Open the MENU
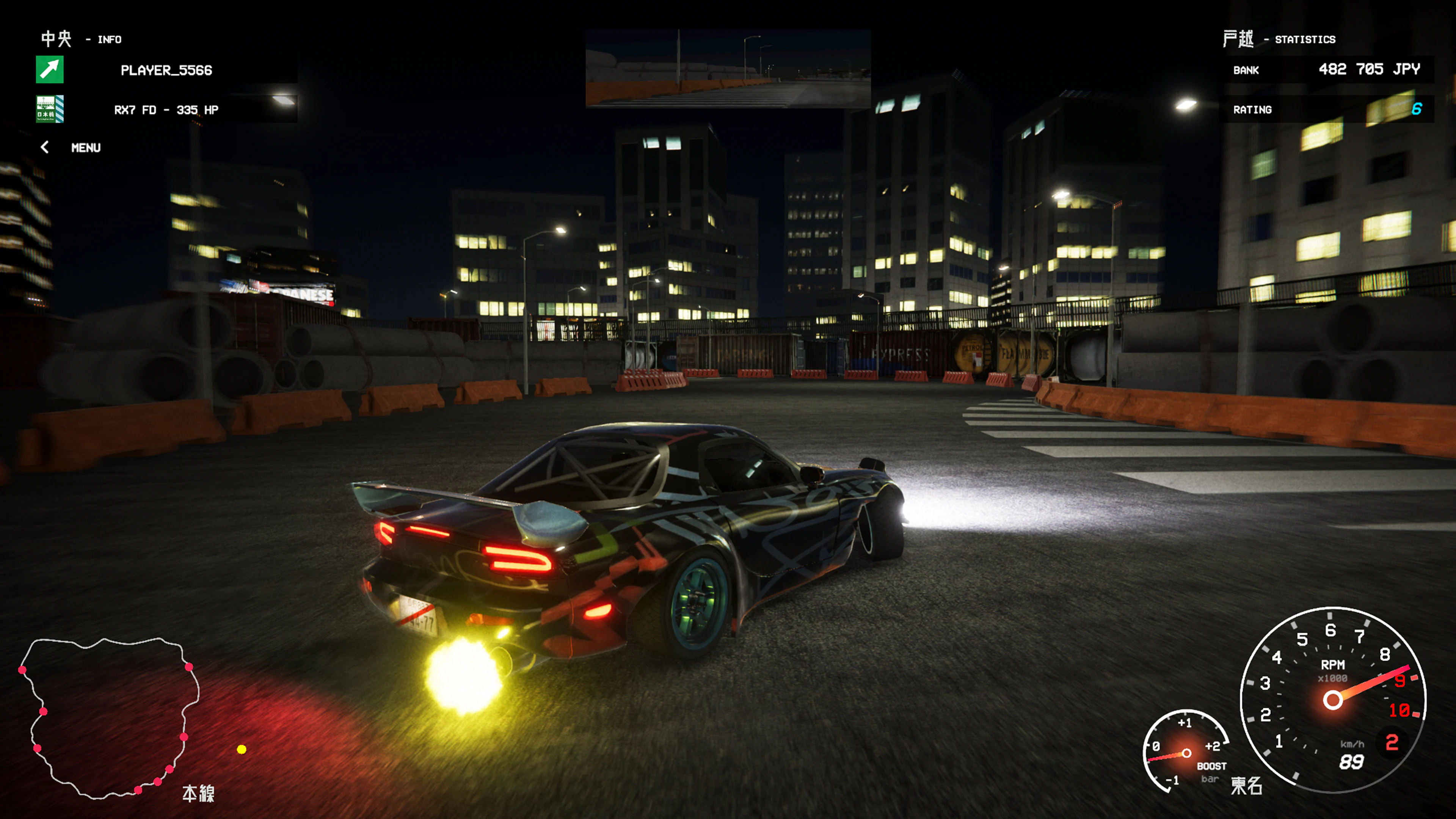1456x819 pixels. coord(85,147)
